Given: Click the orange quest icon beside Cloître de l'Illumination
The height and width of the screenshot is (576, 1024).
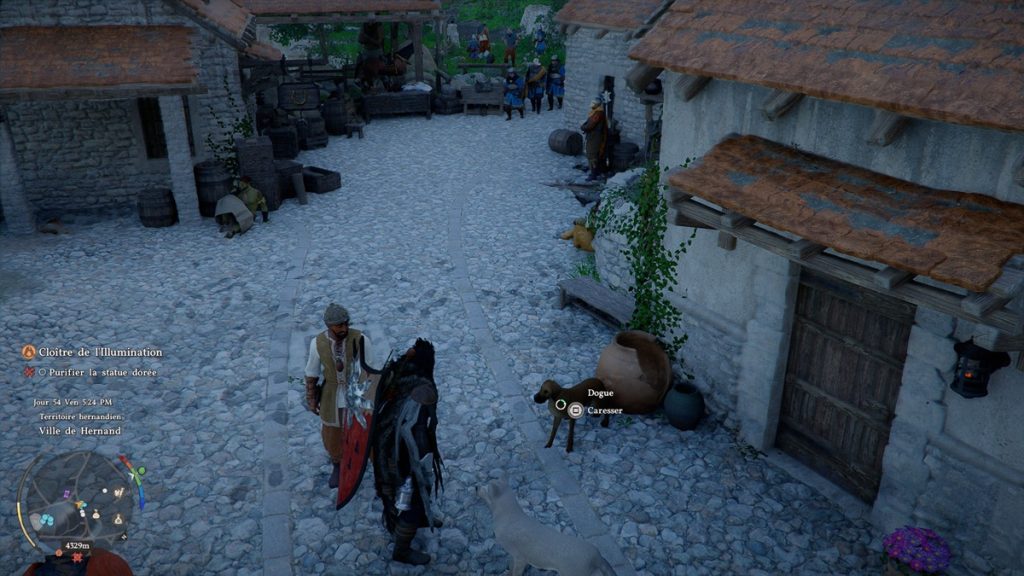Looking at the screenshot, I should tap(28, 352).
